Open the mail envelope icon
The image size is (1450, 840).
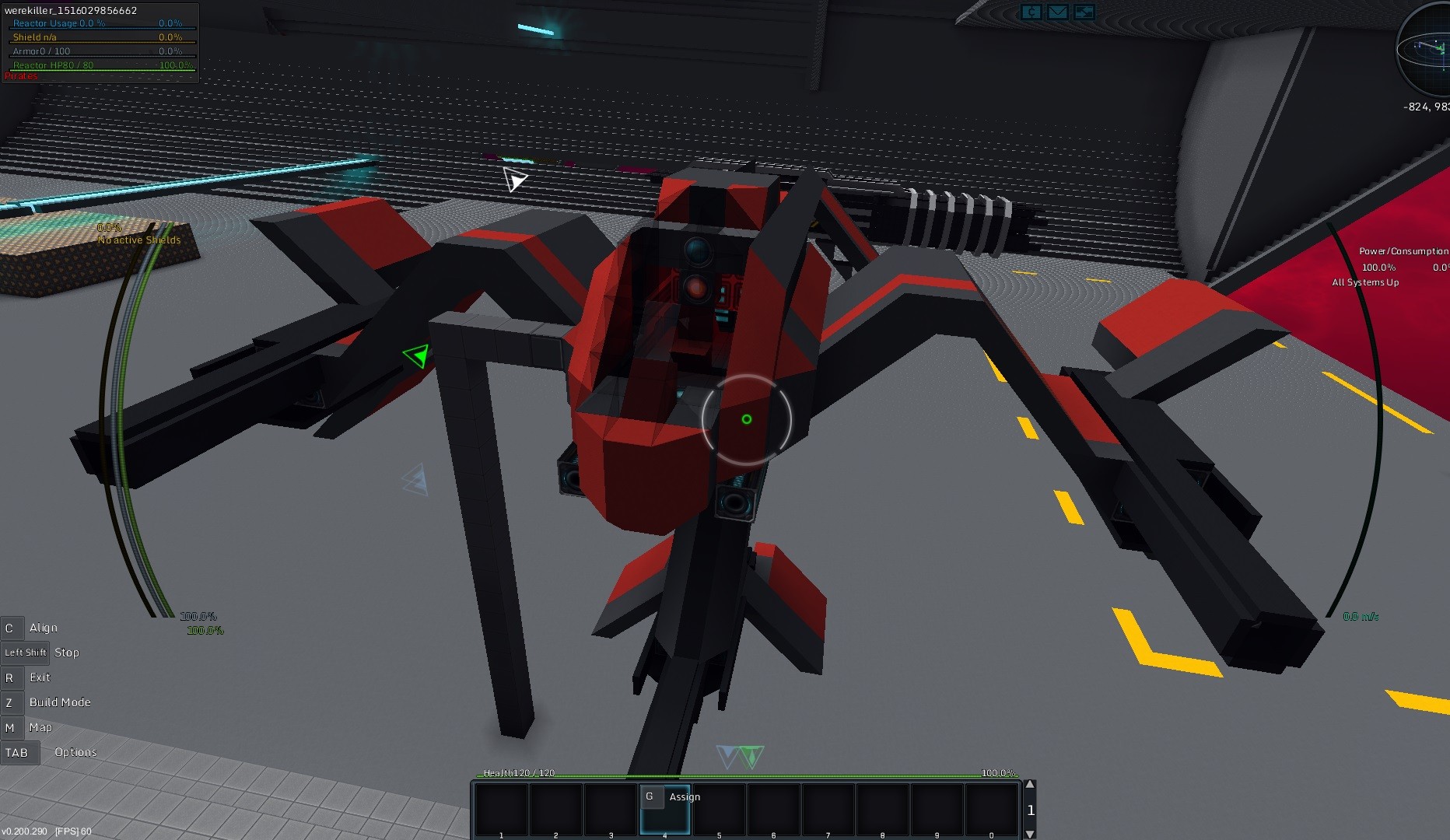1057,12
